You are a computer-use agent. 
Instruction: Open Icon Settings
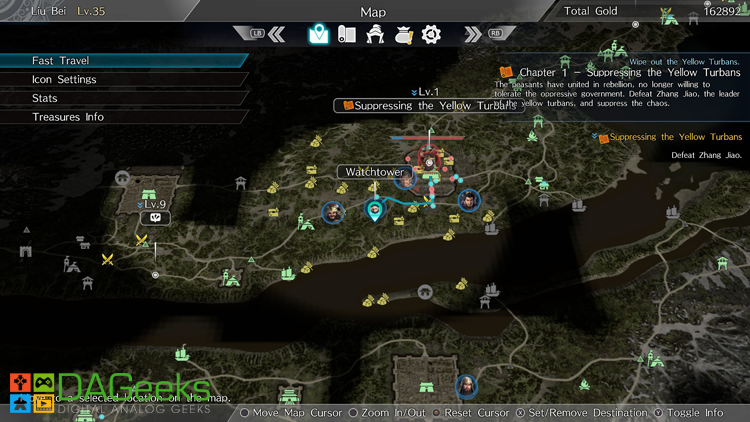click(x=64, y=80)
